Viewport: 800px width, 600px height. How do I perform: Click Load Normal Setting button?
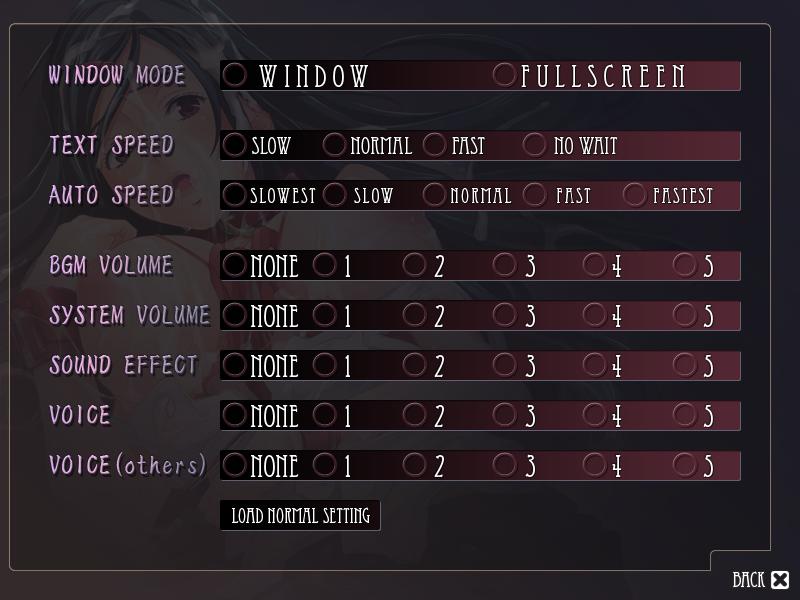300,516
